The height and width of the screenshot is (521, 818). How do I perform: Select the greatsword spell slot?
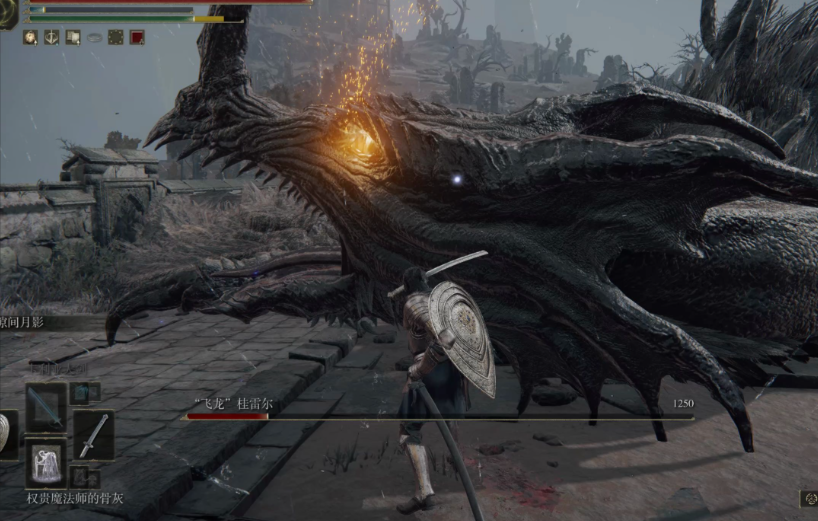coord(46,405)
